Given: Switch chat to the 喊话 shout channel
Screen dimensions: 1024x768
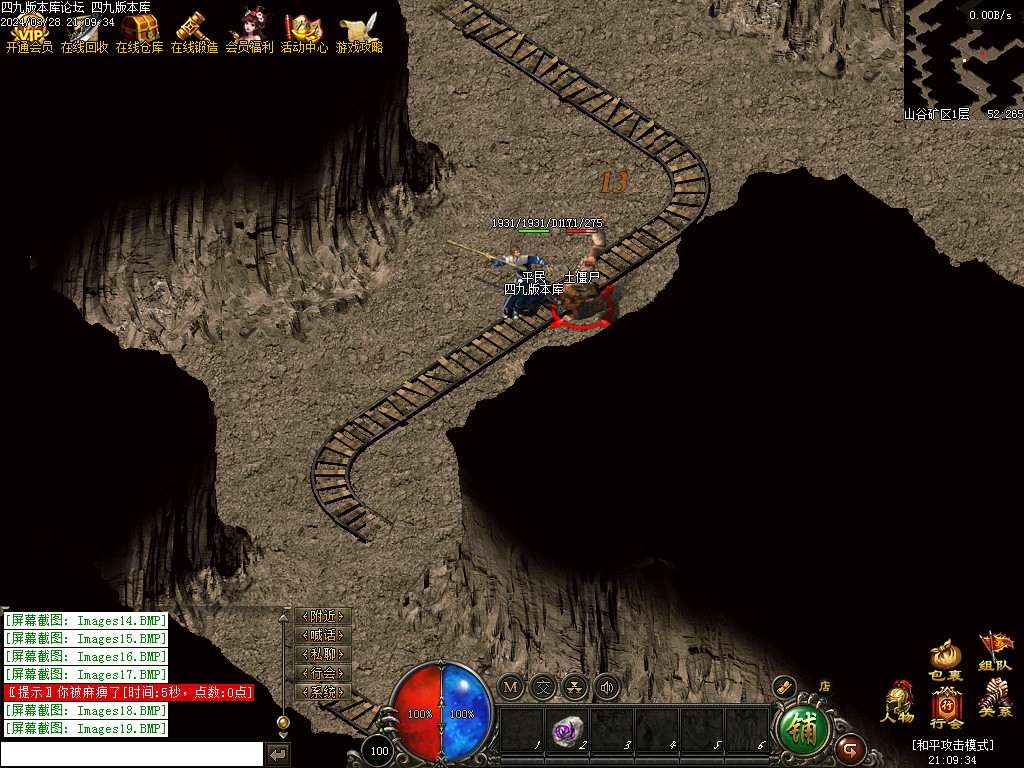Looking at the screenshot, I should pyautogui.click(x=323, y=636).
